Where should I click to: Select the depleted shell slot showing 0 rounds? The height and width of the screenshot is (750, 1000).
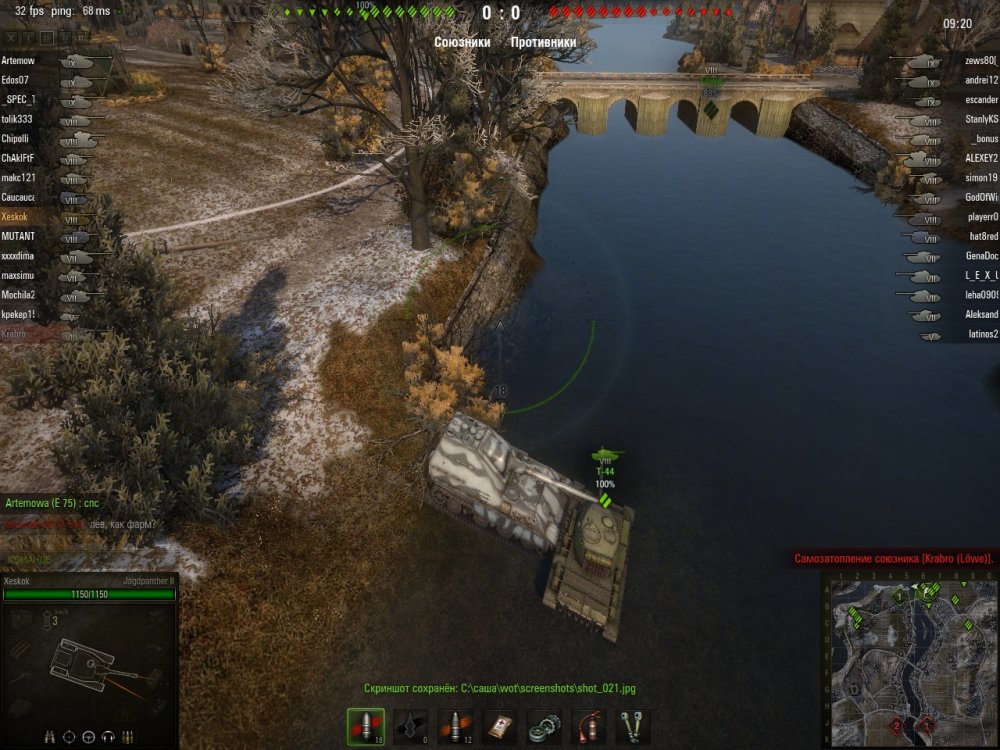[x=410, y=726]
